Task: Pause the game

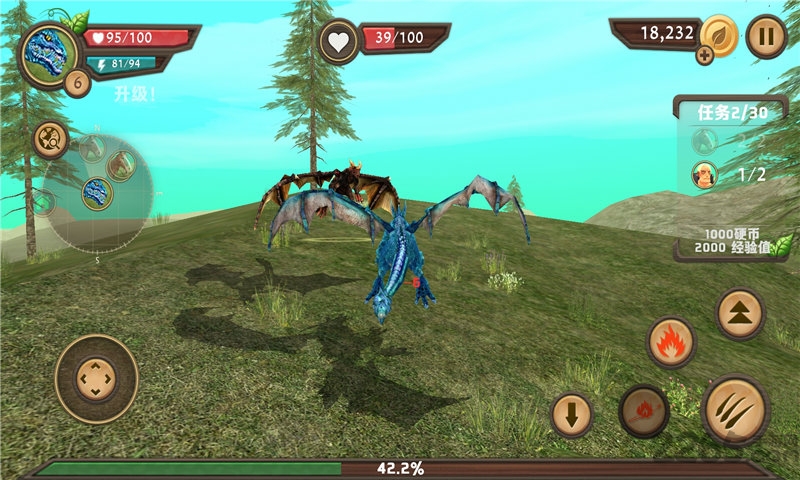Action: click(766, 37)
